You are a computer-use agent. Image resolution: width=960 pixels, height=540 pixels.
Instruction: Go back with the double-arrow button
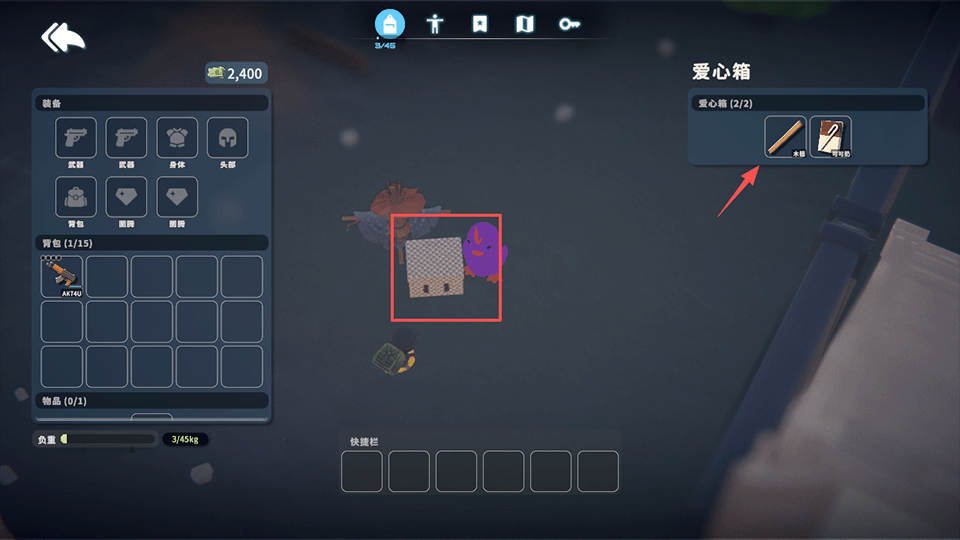[x=63, y=38]
